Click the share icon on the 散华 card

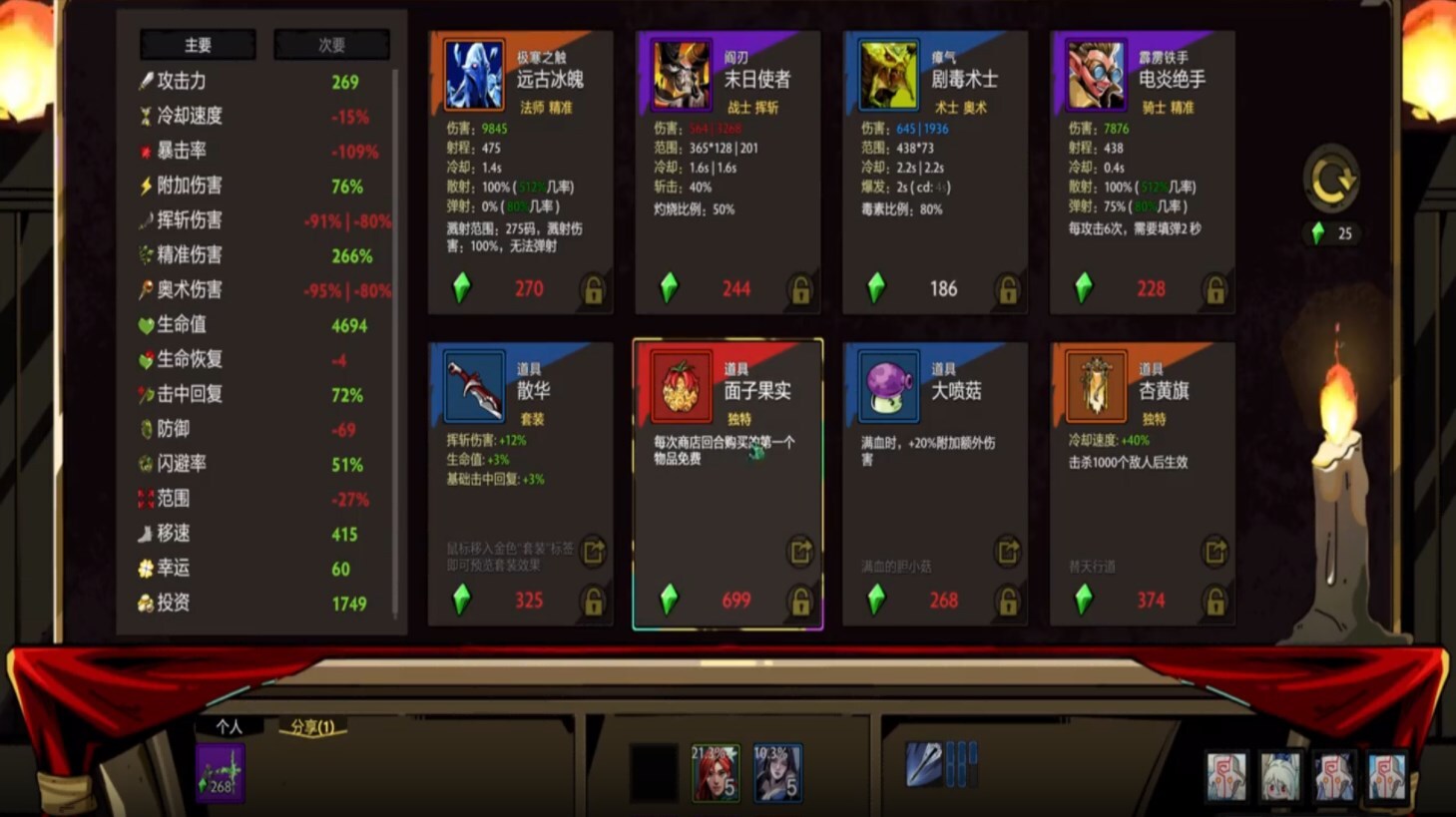592,553
